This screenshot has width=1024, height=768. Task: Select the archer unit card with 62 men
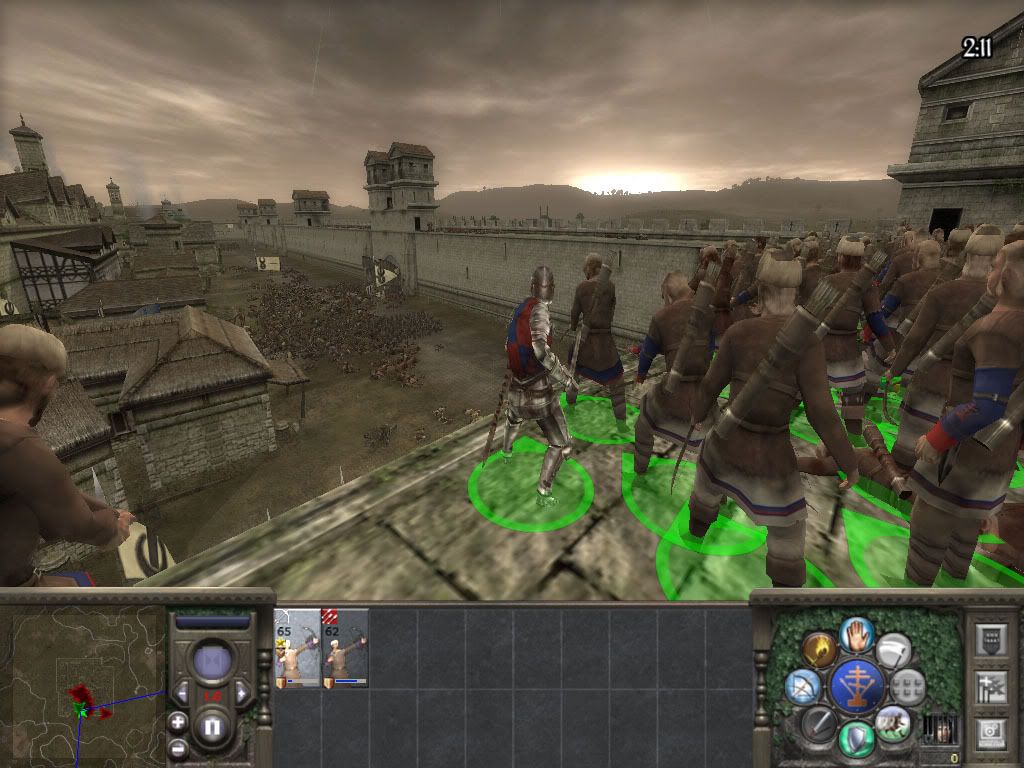click(x=345, y=648)
